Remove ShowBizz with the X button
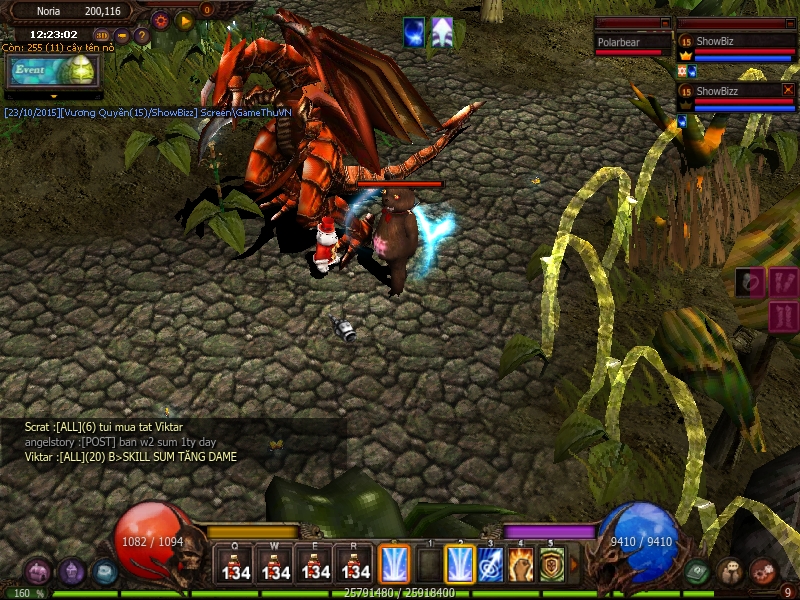800x600 pixels. click(788, 90)
